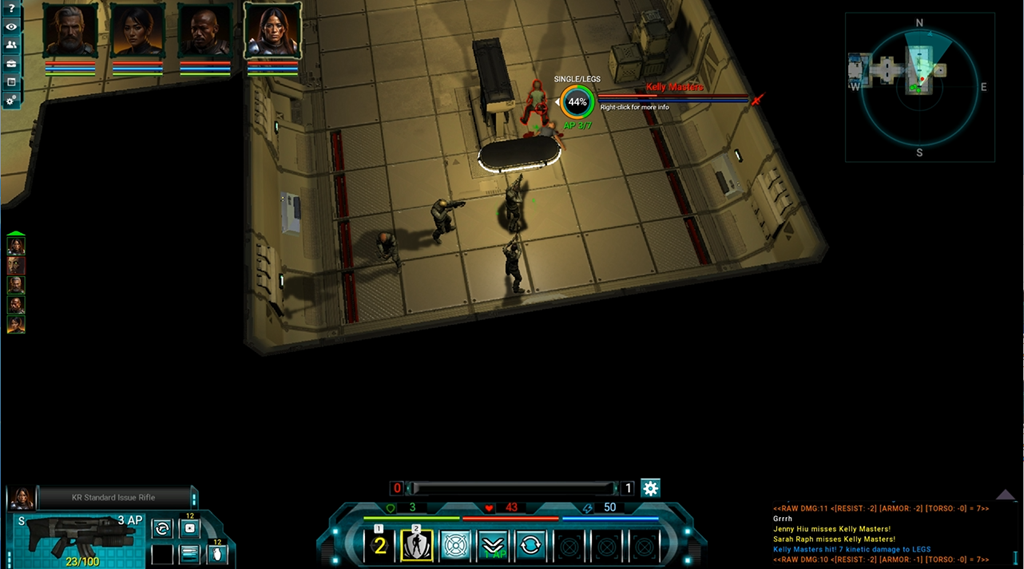Click the weapon swap arrows button
1024x569 pixels.
point(162,527)
